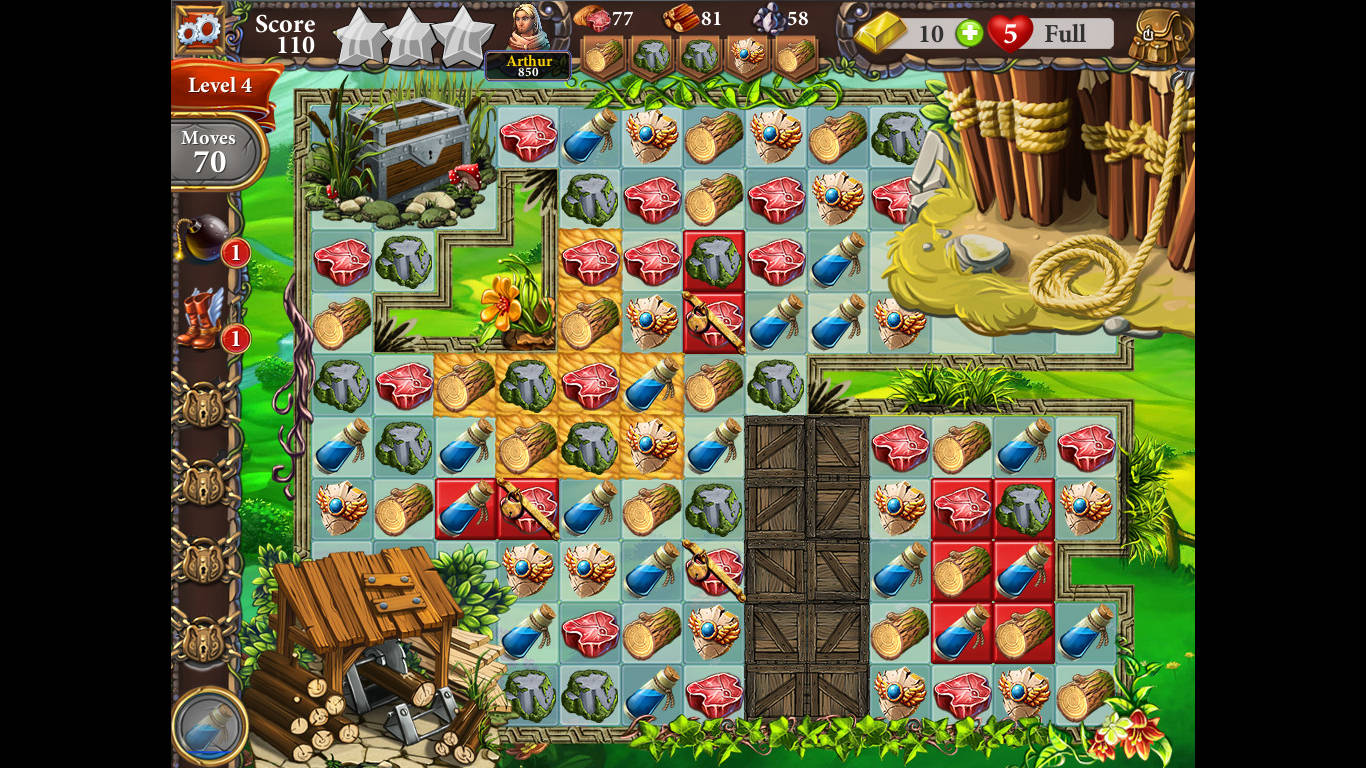Open the settings gears icon top-left
1366x768 pixels.
tap(198, 28)
